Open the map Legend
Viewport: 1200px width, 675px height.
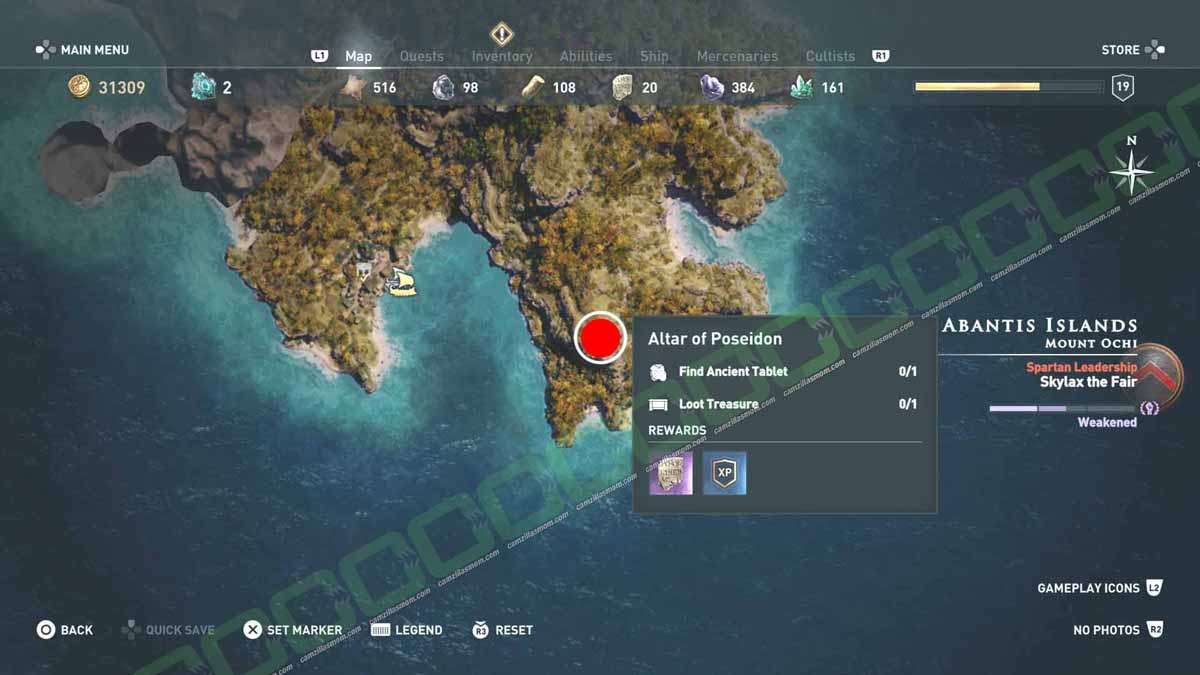406,630
